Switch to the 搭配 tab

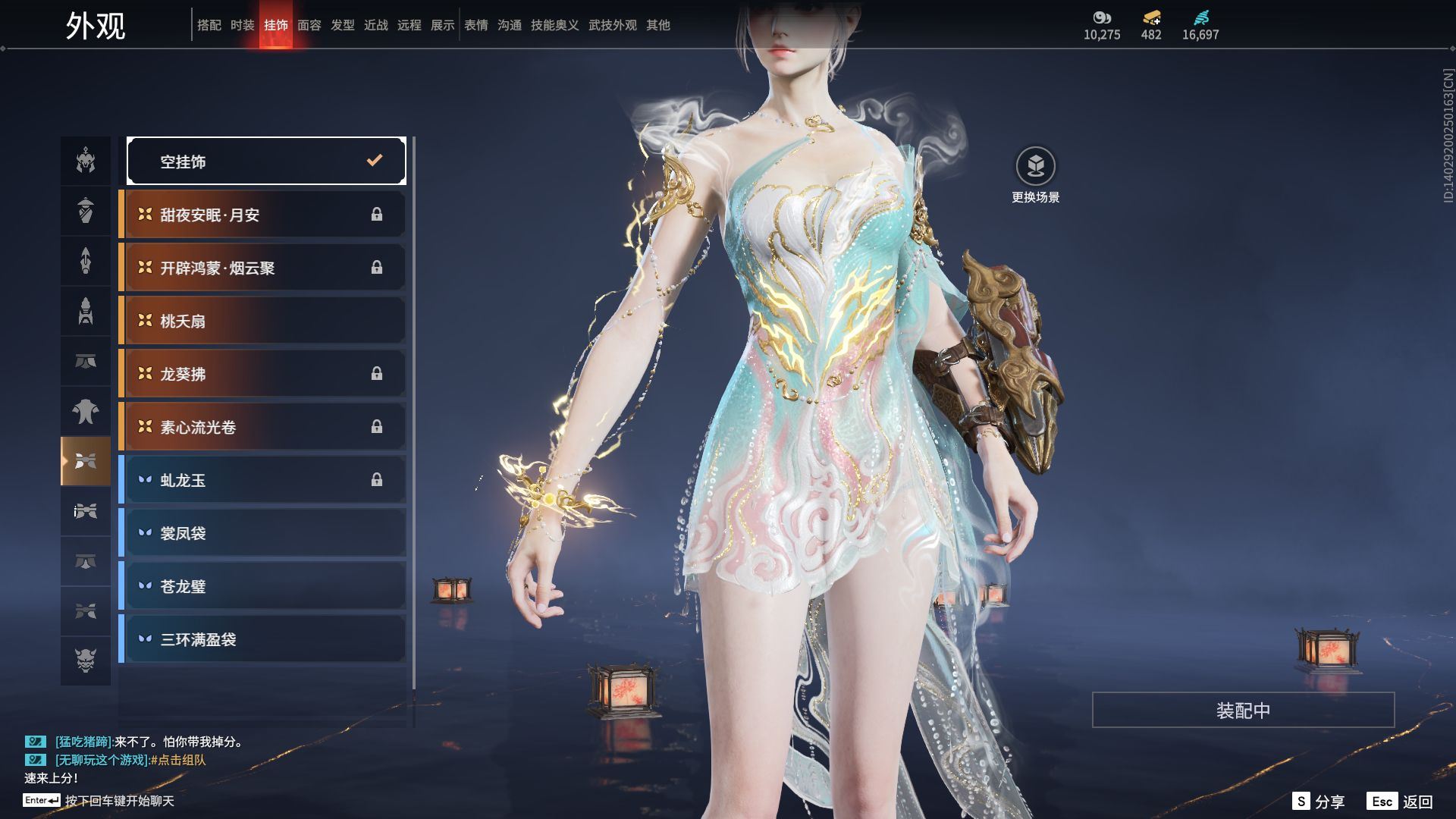(x=209, y=25)
